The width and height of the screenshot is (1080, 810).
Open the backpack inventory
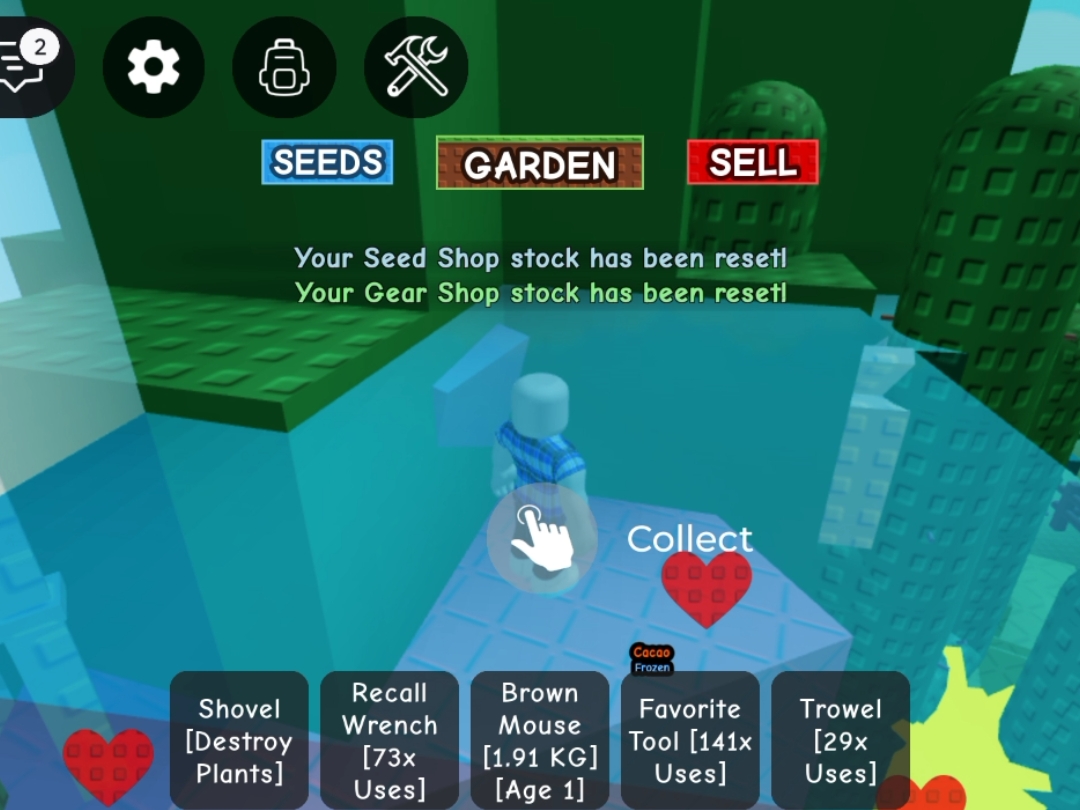coord(284,67)
